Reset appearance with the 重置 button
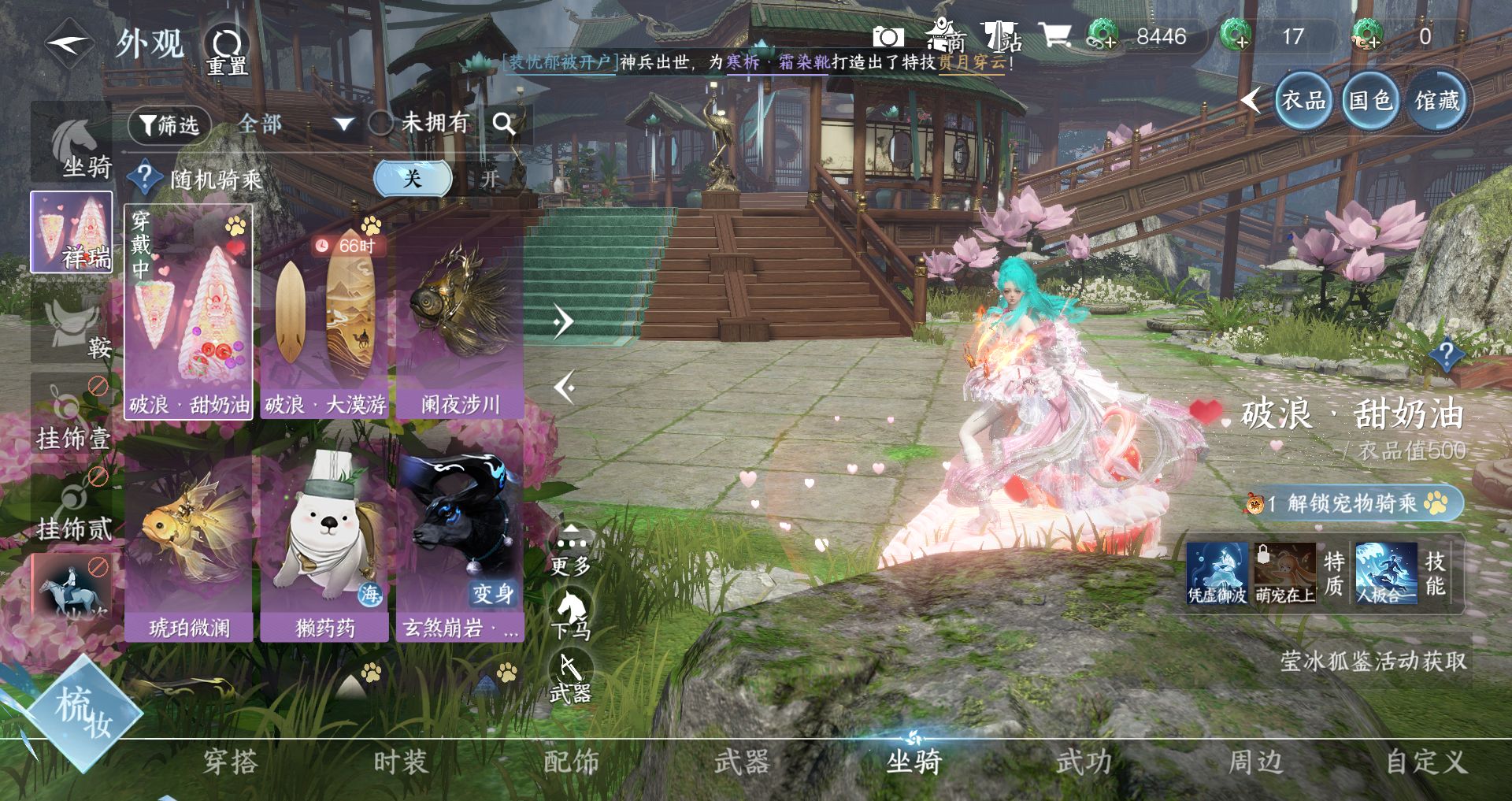1512x801 pixels. (x=227, y=50)
